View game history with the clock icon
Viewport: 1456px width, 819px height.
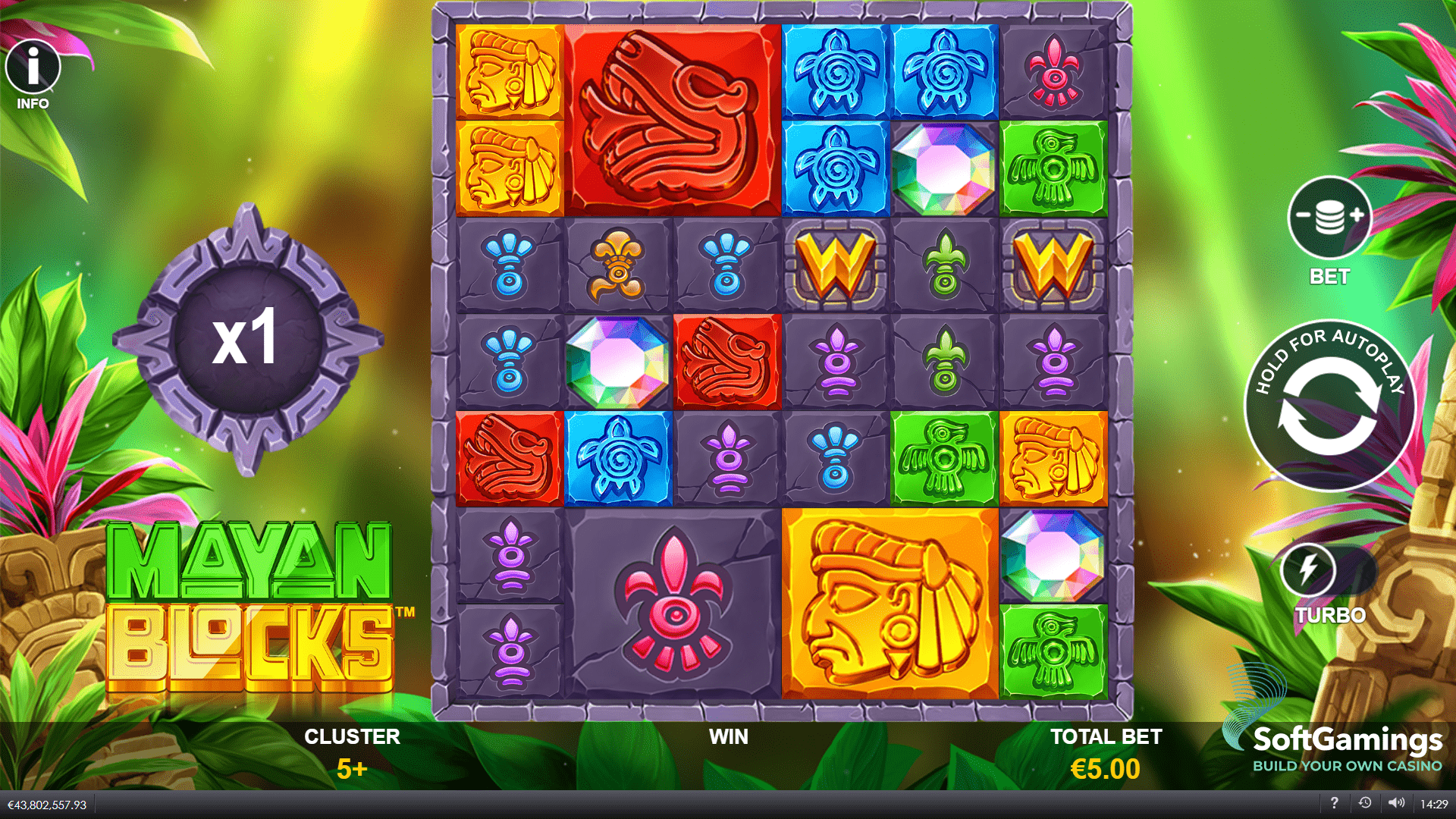(x=1363, y=803)
